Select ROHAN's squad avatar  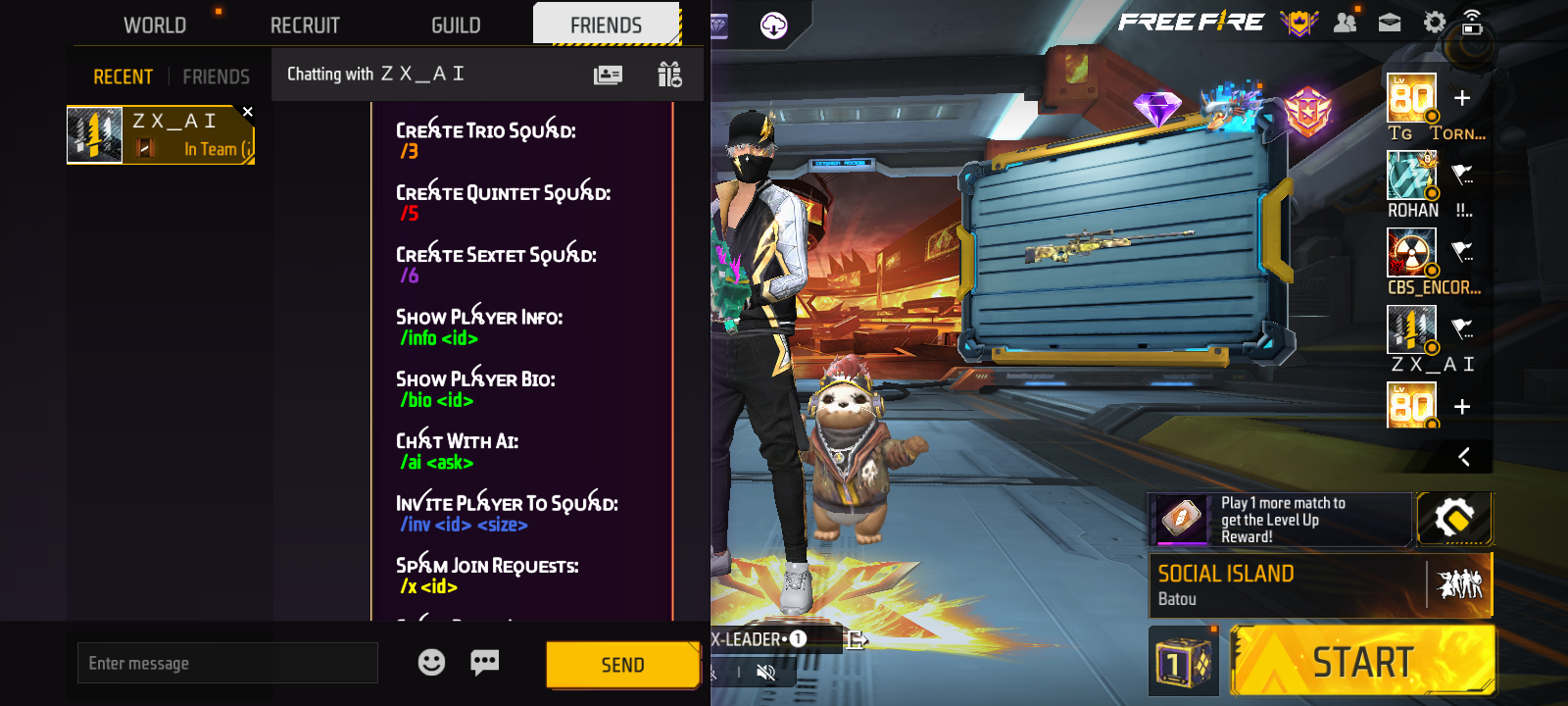pyautogui.click(x=1411, y=176)
